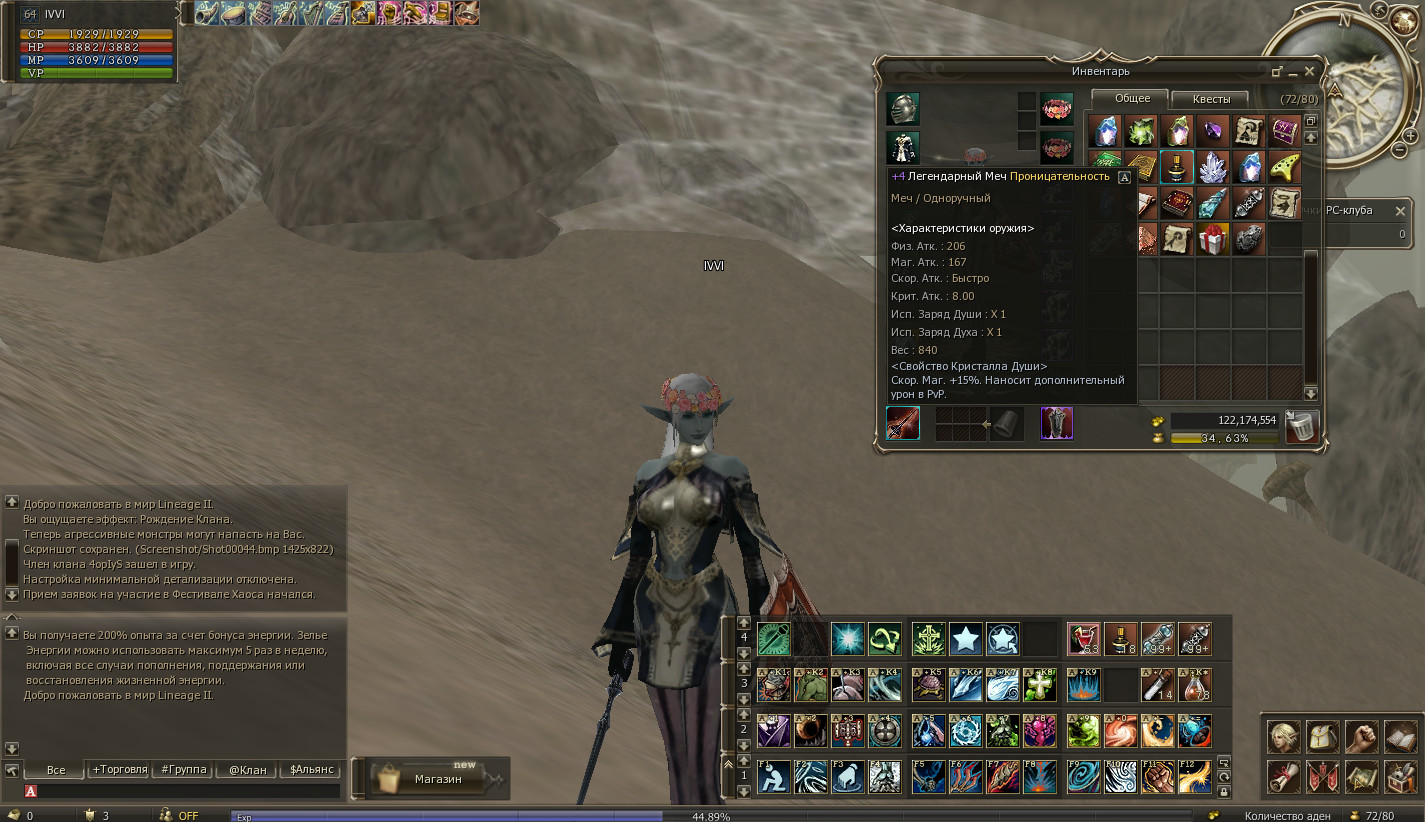Image resolution: width=1425 pixels, height=822 pixels.
Task: Open the character status elf-portrait icon
Action: (1283, 737)
